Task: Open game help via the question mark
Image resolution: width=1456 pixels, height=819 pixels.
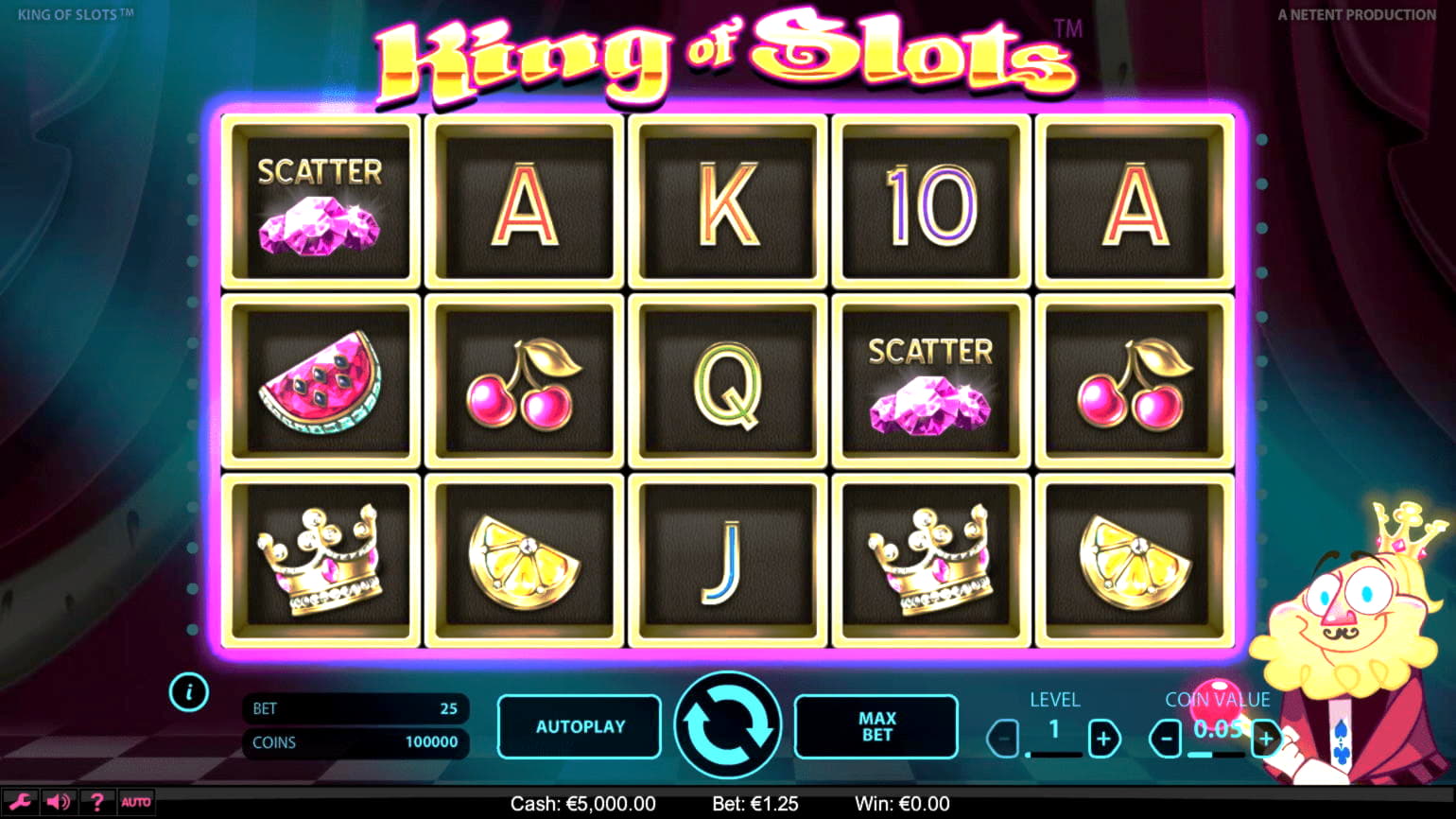Action: pos(96,802)
